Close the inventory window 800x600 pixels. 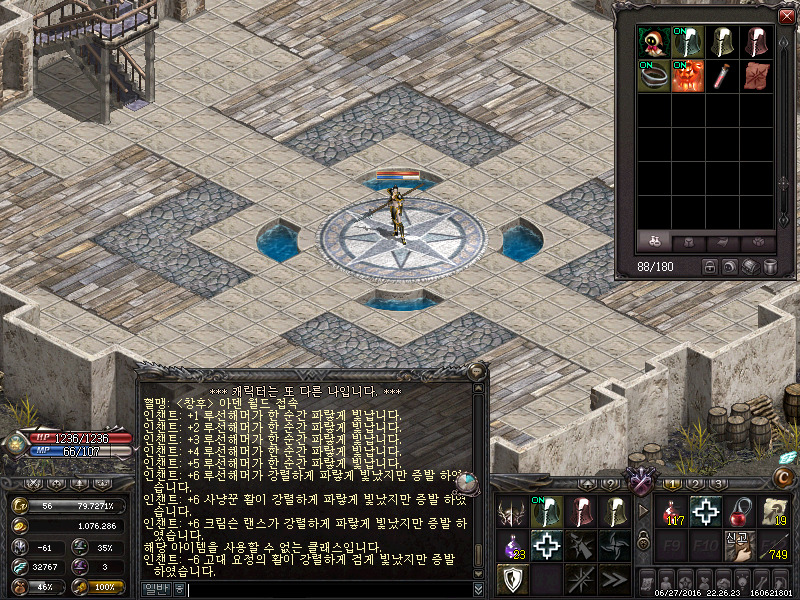[785, 15]
